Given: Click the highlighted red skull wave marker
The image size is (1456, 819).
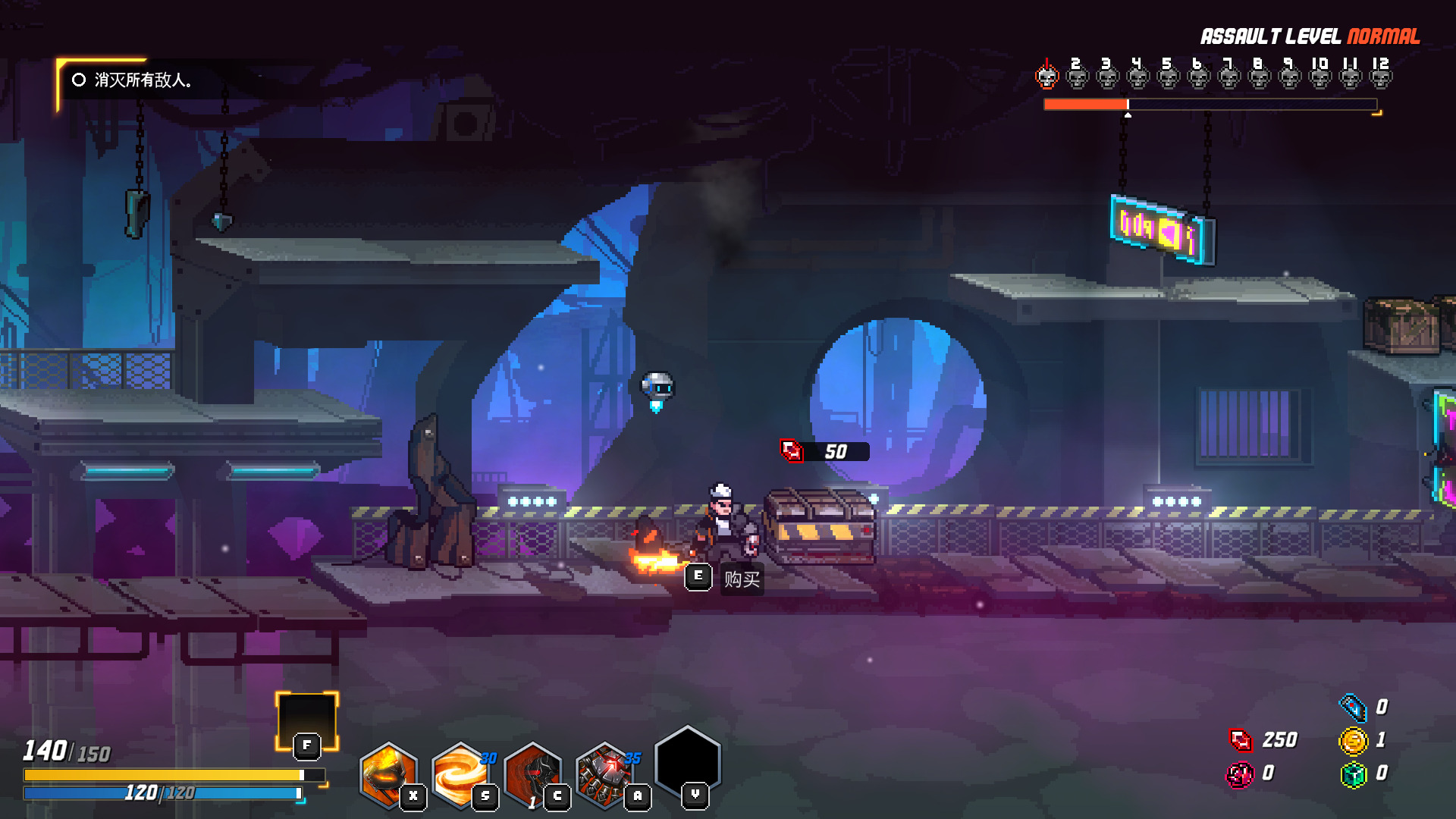Looking at the screenshot, I should (x=1046, y=76).
